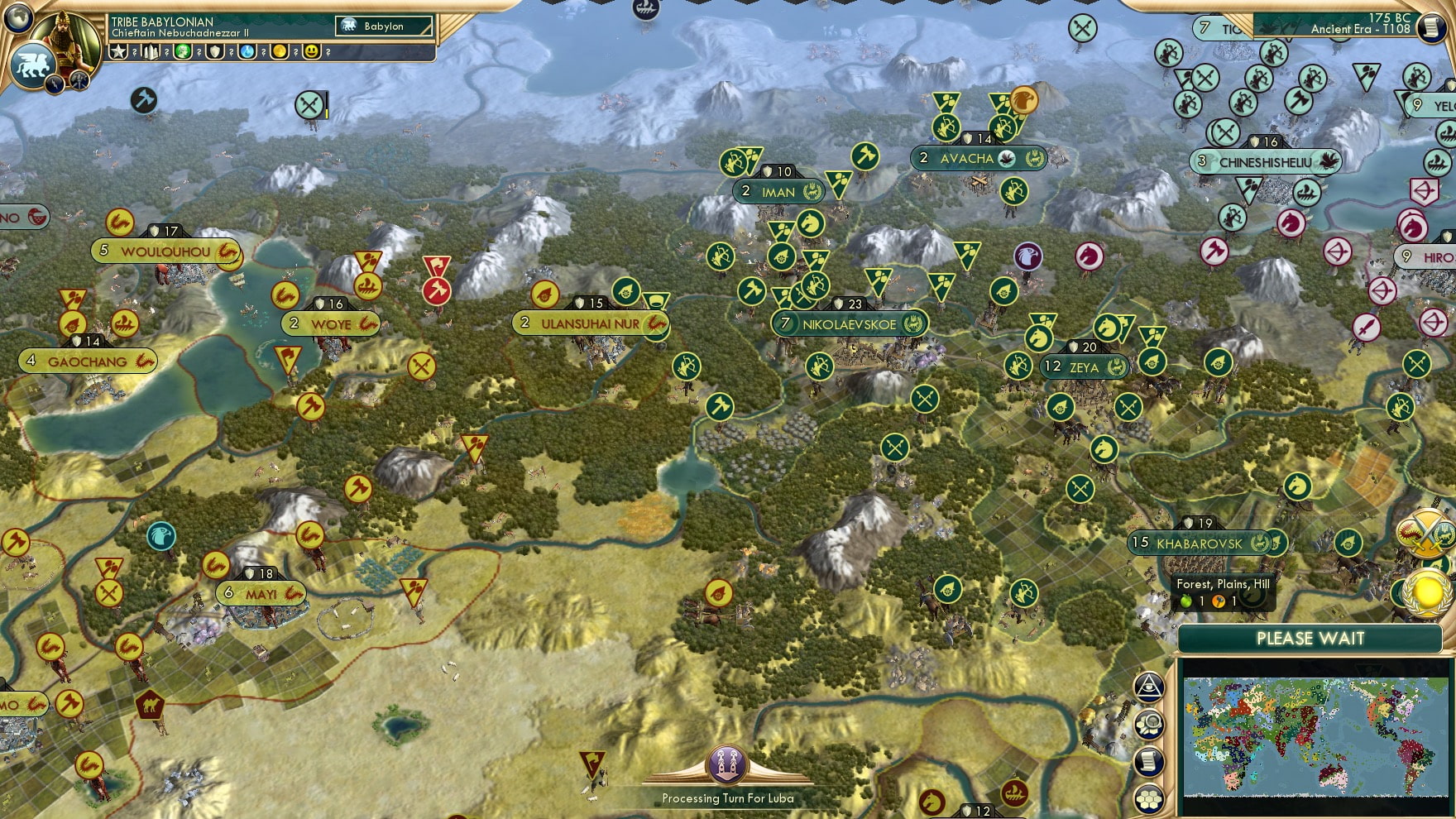The height and width of the screenshot is (819, 1456).
Task: Open strategic view with the hex magnifier icon
Action: [x=1148, y=722]
